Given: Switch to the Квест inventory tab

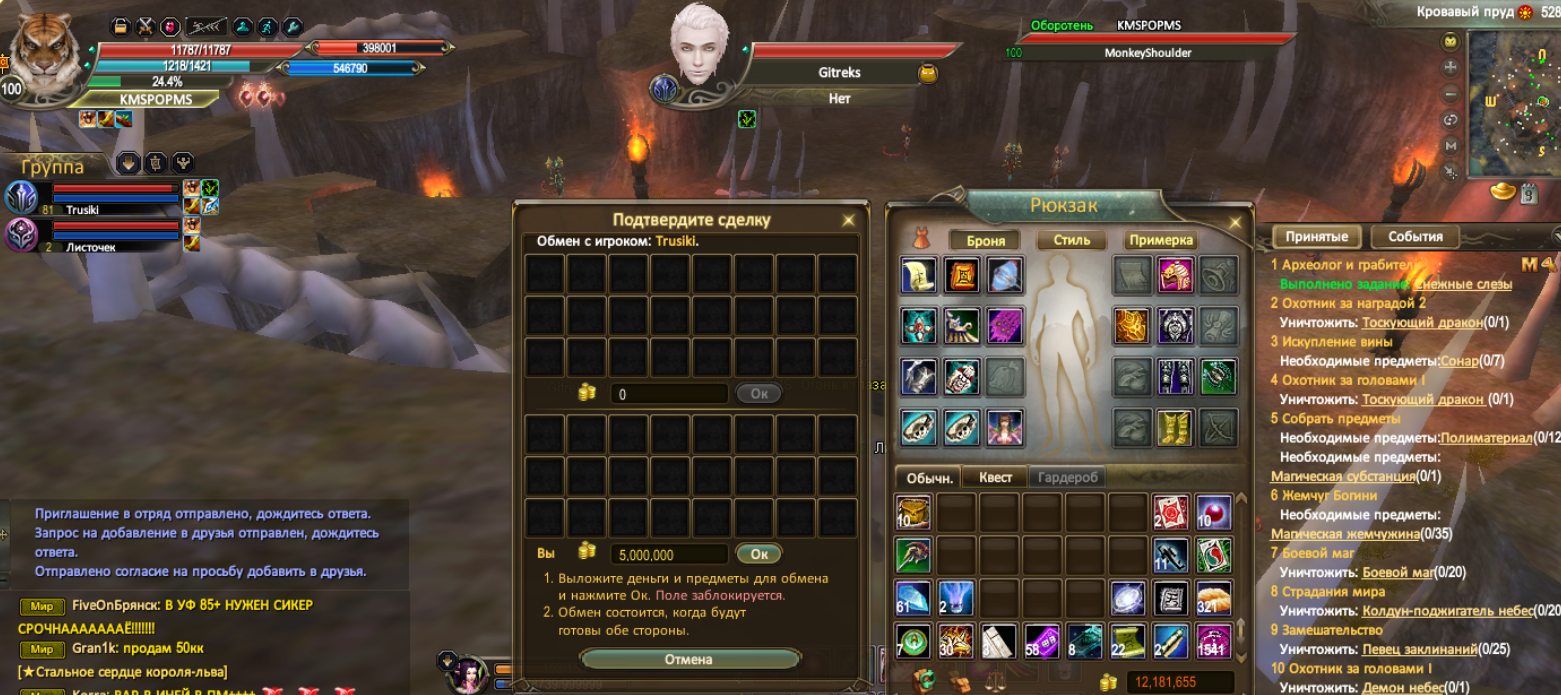Looking at the screenshot, I should tap(995, 477).
